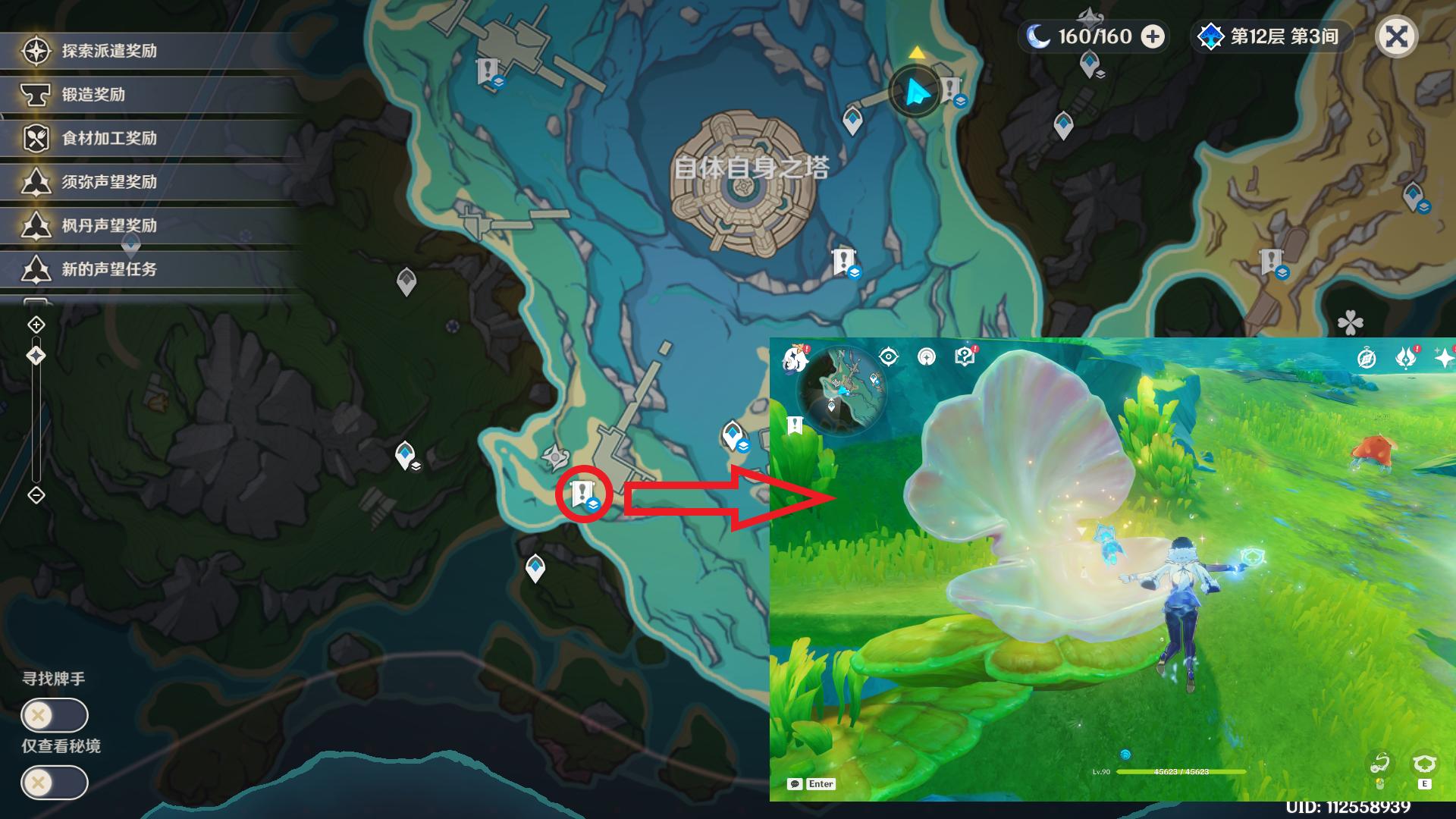Viewport: 1456px width, 819px height.
Task: Open the 枫丹声望奖励 reputation entry
Action: point(109,226)
